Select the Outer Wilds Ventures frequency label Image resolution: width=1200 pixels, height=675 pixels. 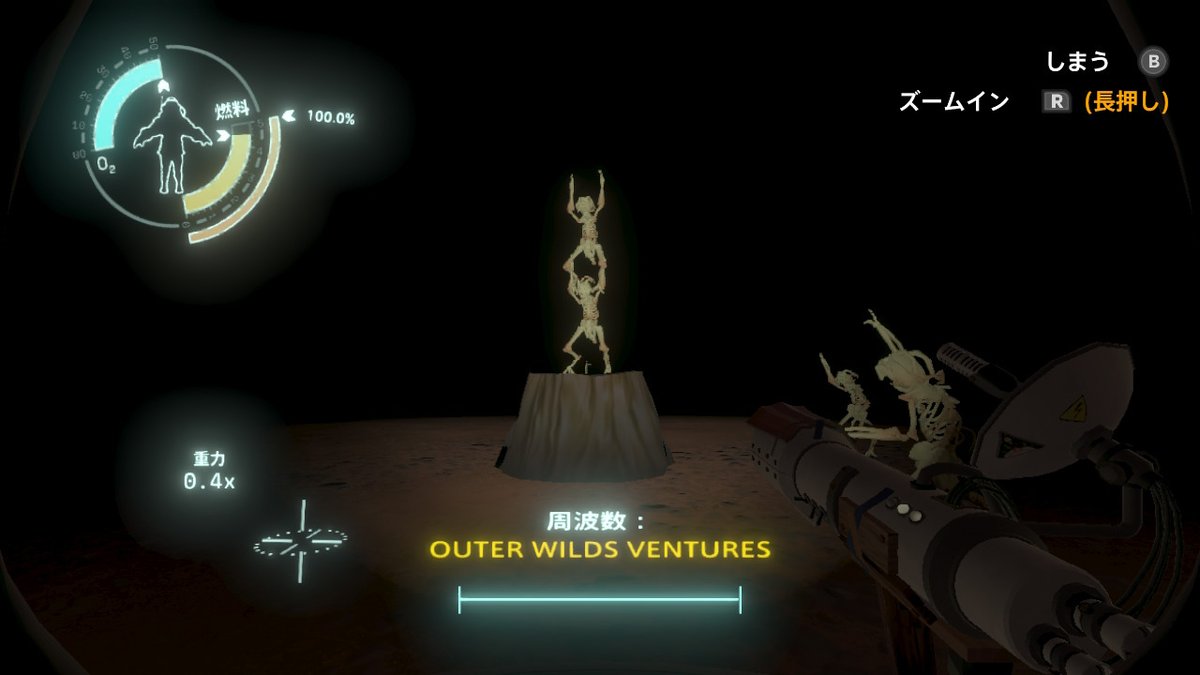[x=600, y=549]
